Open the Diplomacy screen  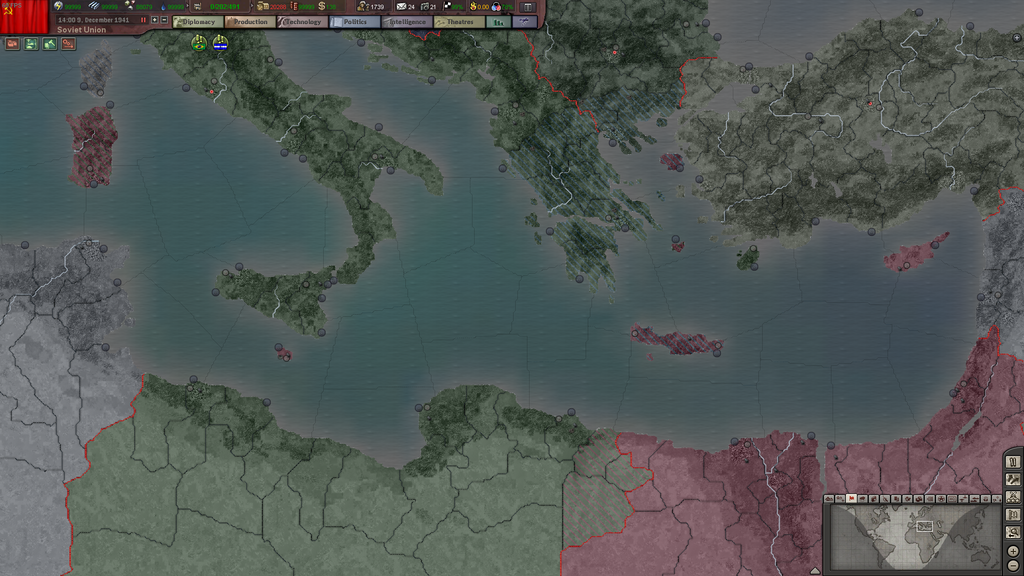click(x=196, y=21)
